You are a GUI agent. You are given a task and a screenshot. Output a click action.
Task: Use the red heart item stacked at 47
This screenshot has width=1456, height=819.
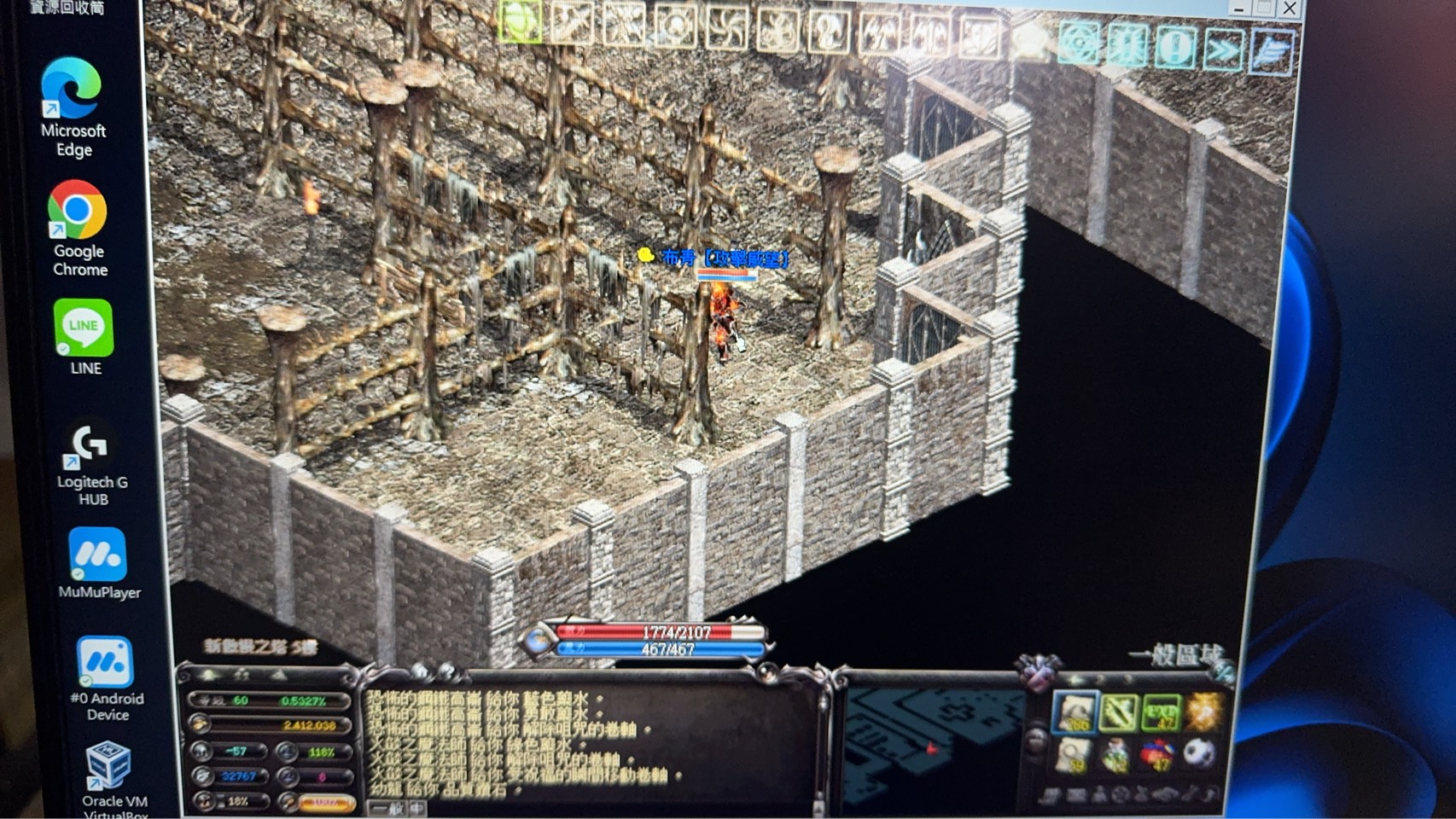pyautogui.click(x=1156, y=753)
